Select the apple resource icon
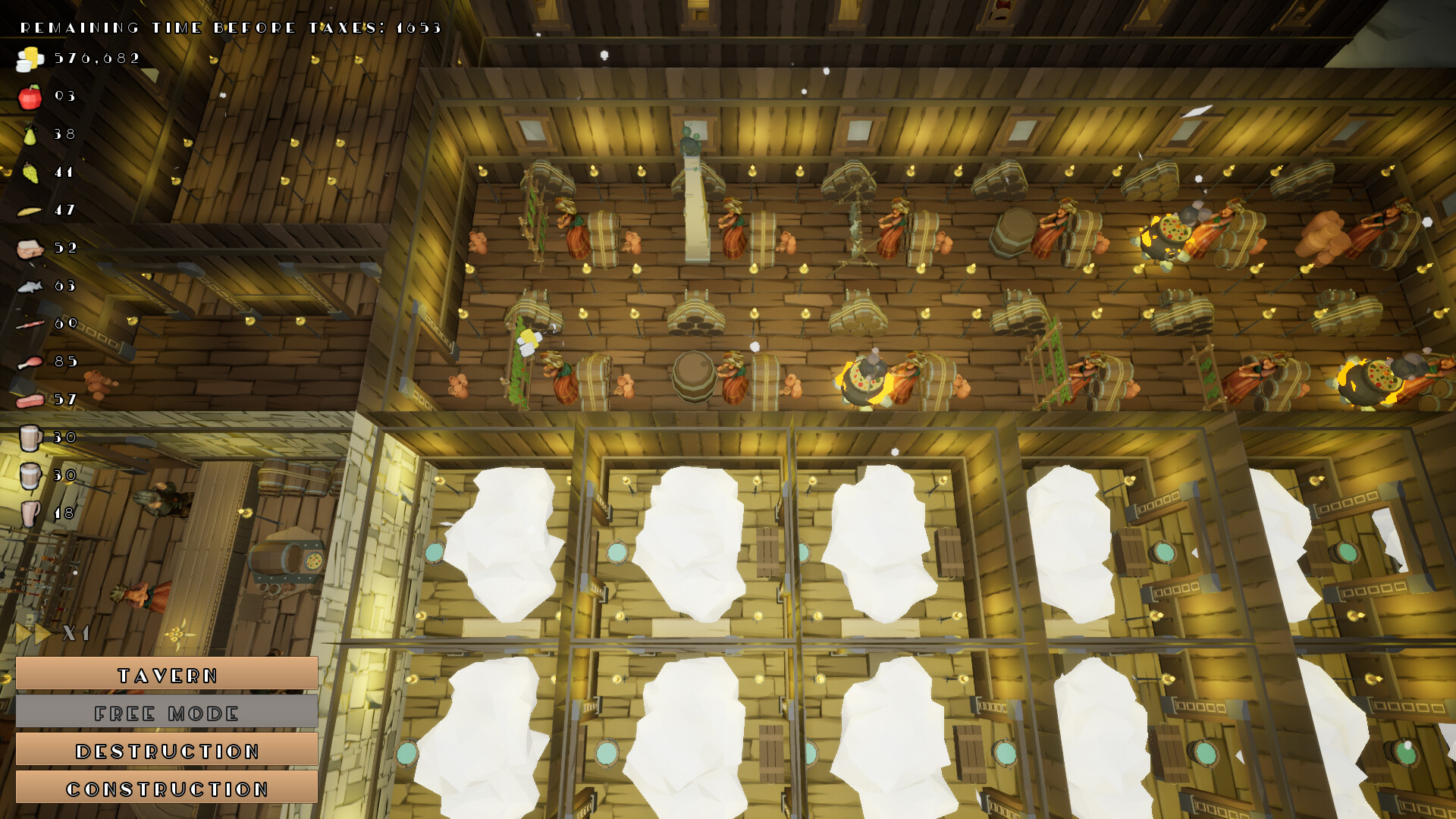This screenshot has height=819, width=1456. point(29,96)
